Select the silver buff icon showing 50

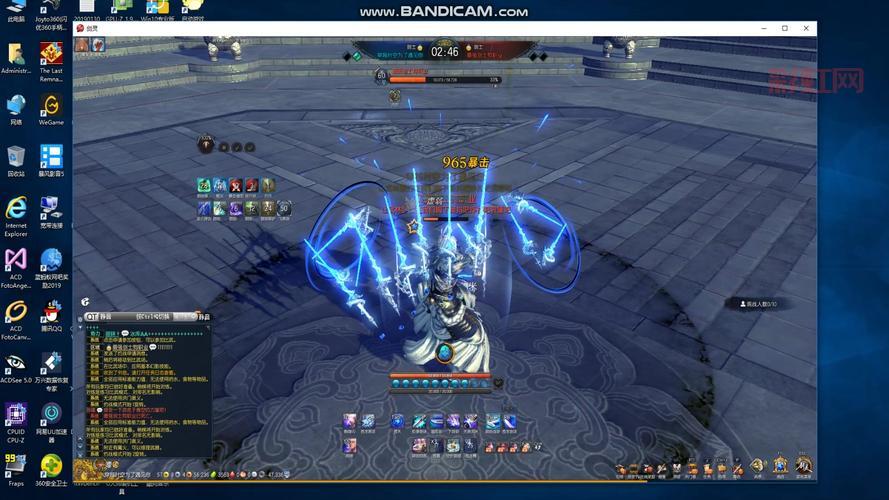pyautogui.click(x=284, y=208)
